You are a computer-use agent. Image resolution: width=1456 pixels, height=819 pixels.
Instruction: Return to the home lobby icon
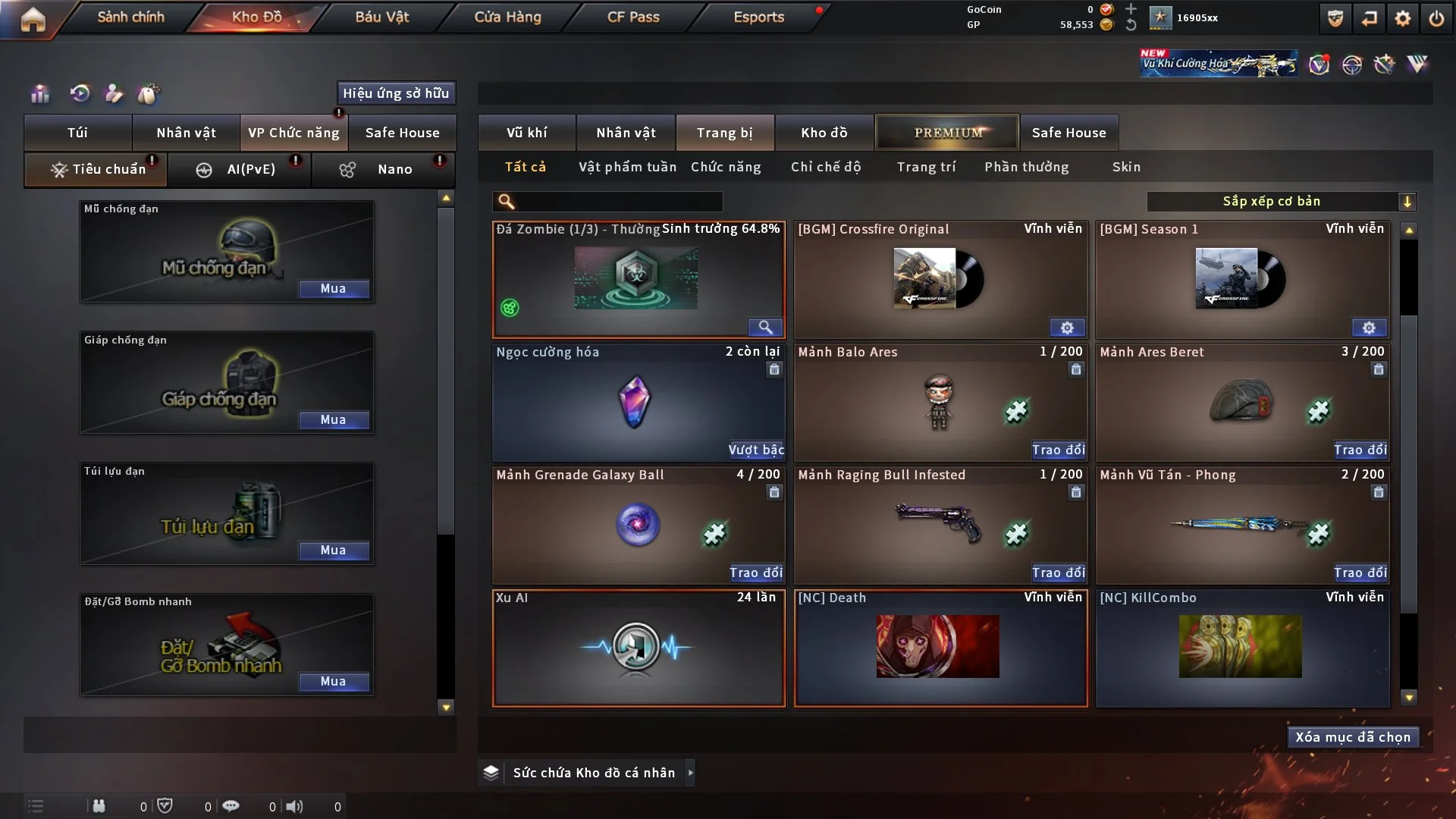(x=33, y=18)
